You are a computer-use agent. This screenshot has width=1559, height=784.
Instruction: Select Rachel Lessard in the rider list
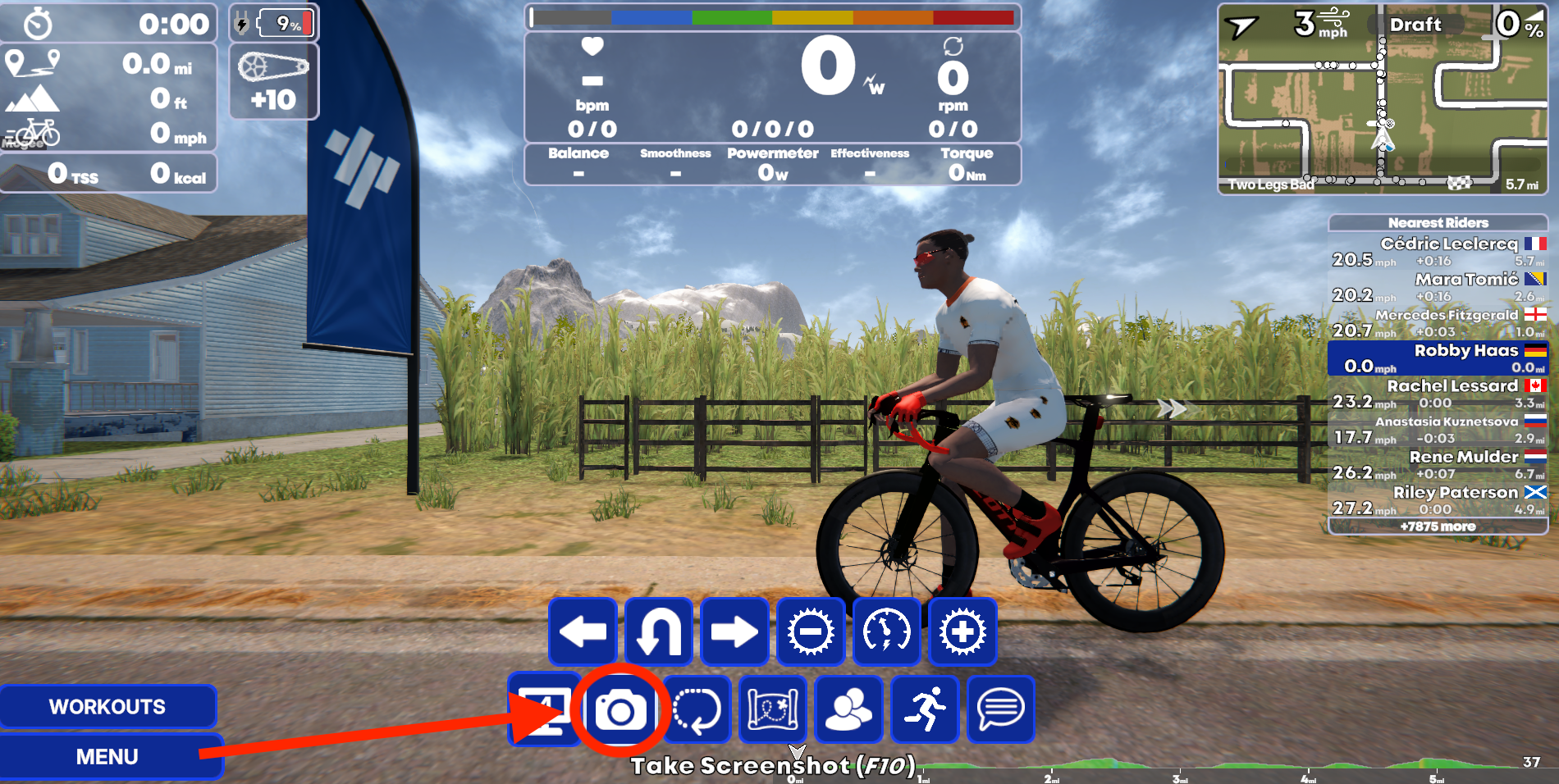coord(1438,394)
